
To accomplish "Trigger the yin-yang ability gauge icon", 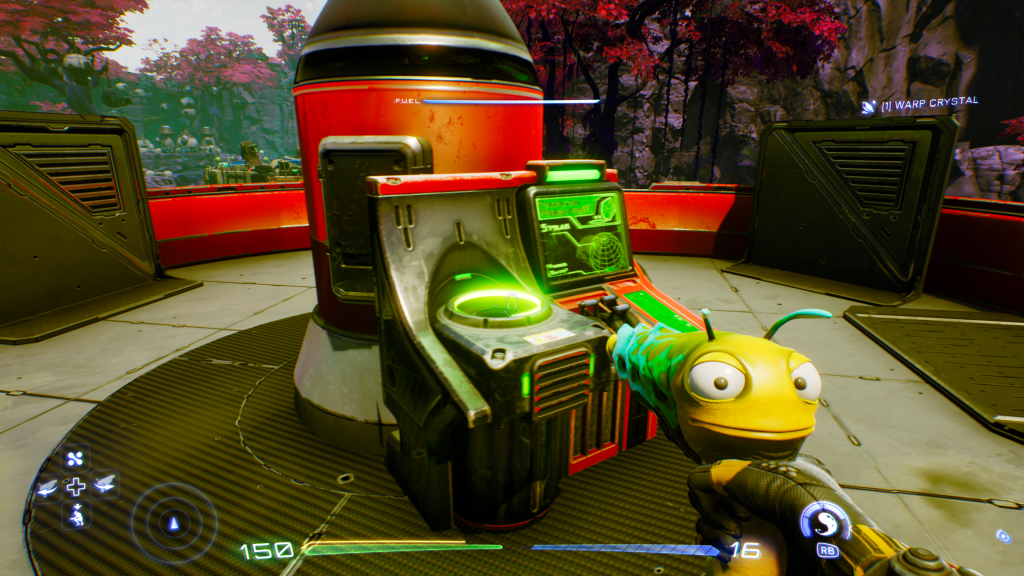I will [825, 521].
